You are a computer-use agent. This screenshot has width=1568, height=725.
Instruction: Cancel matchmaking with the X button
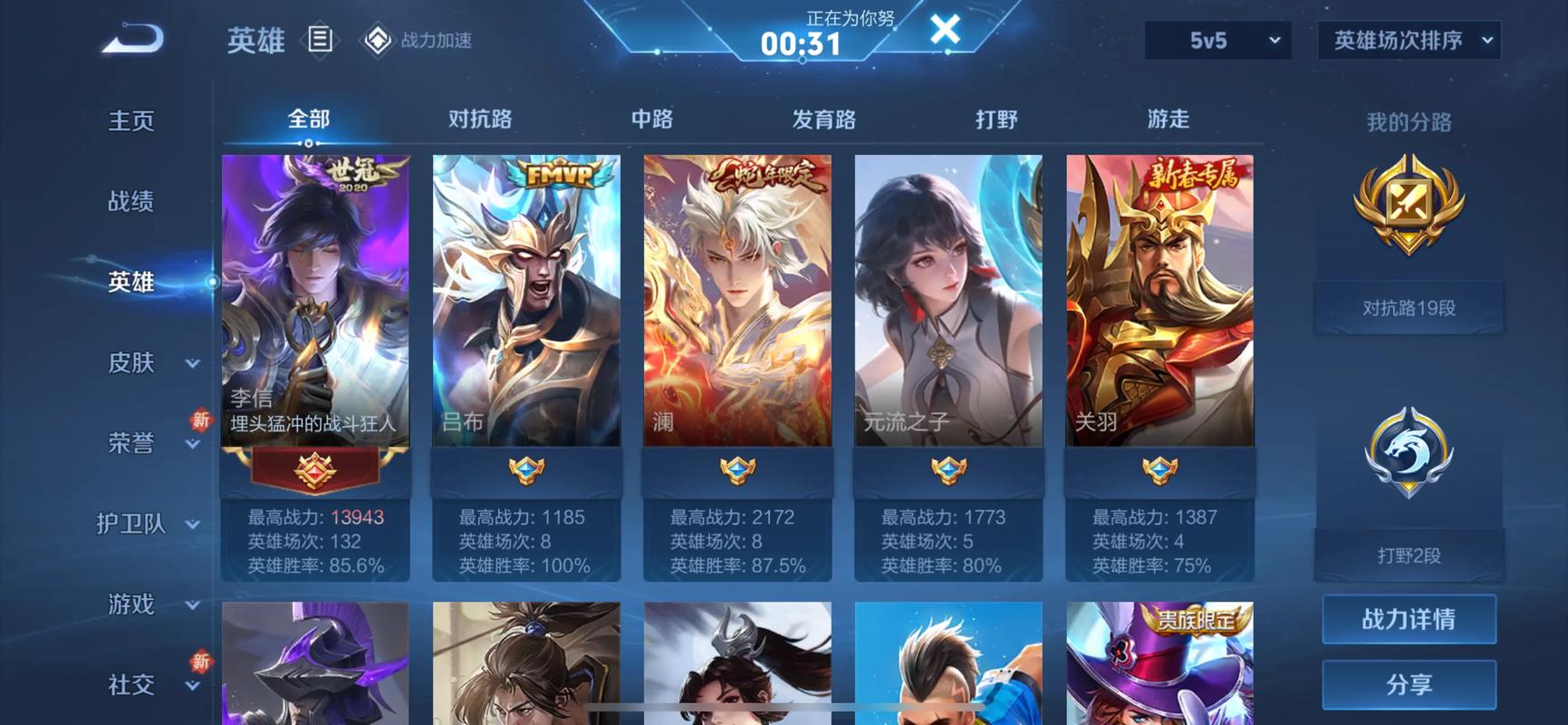click(x=946, y=29)
